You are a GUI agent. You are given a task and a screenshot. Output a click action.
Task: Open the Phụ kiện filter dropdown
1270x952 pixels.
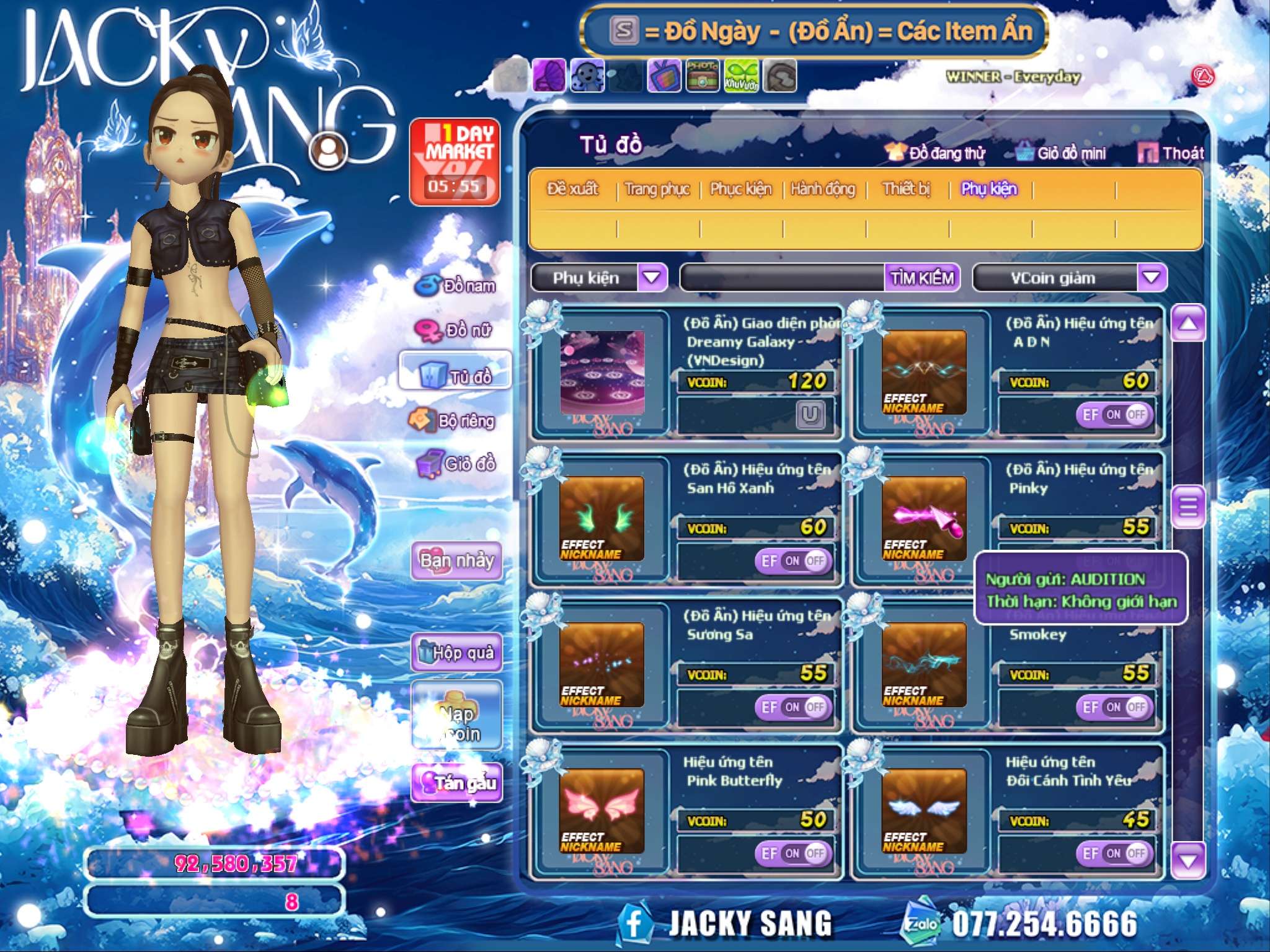pyautogui.click(x=652, y=278)
